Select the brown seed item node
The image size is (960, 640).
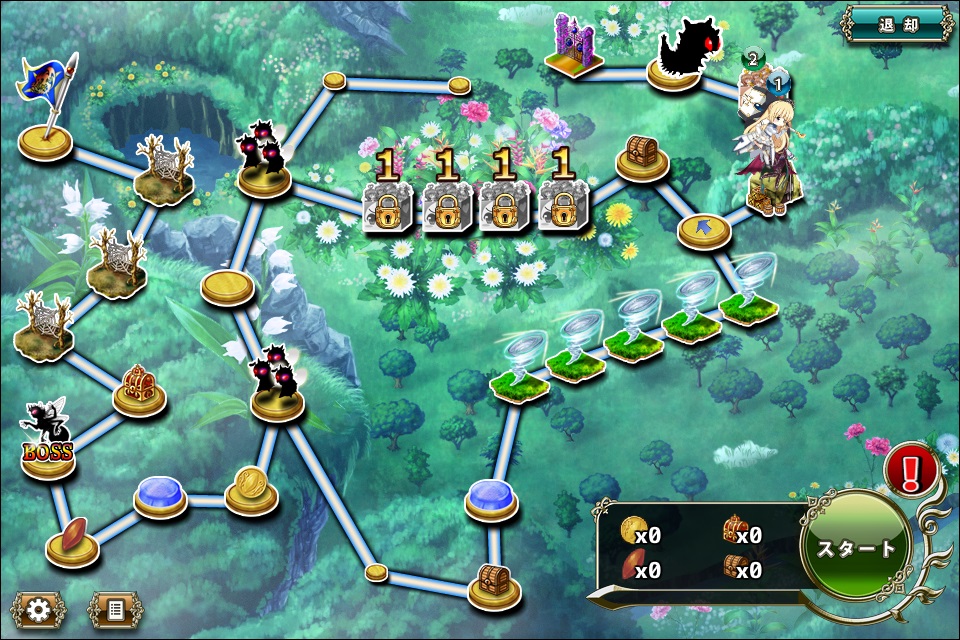[72, 541]
